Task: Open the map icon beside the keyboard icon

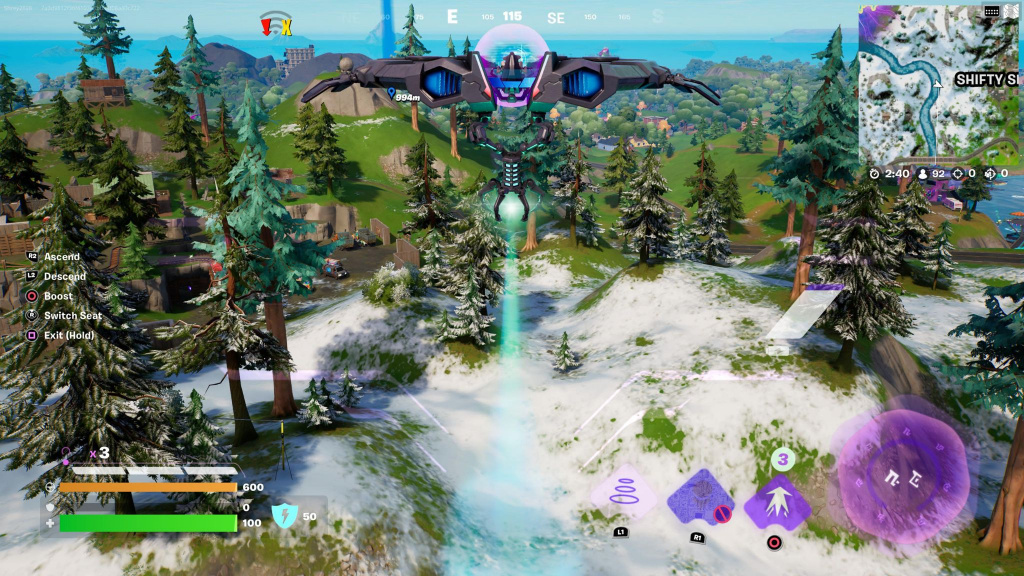Action: (1012, 11)
